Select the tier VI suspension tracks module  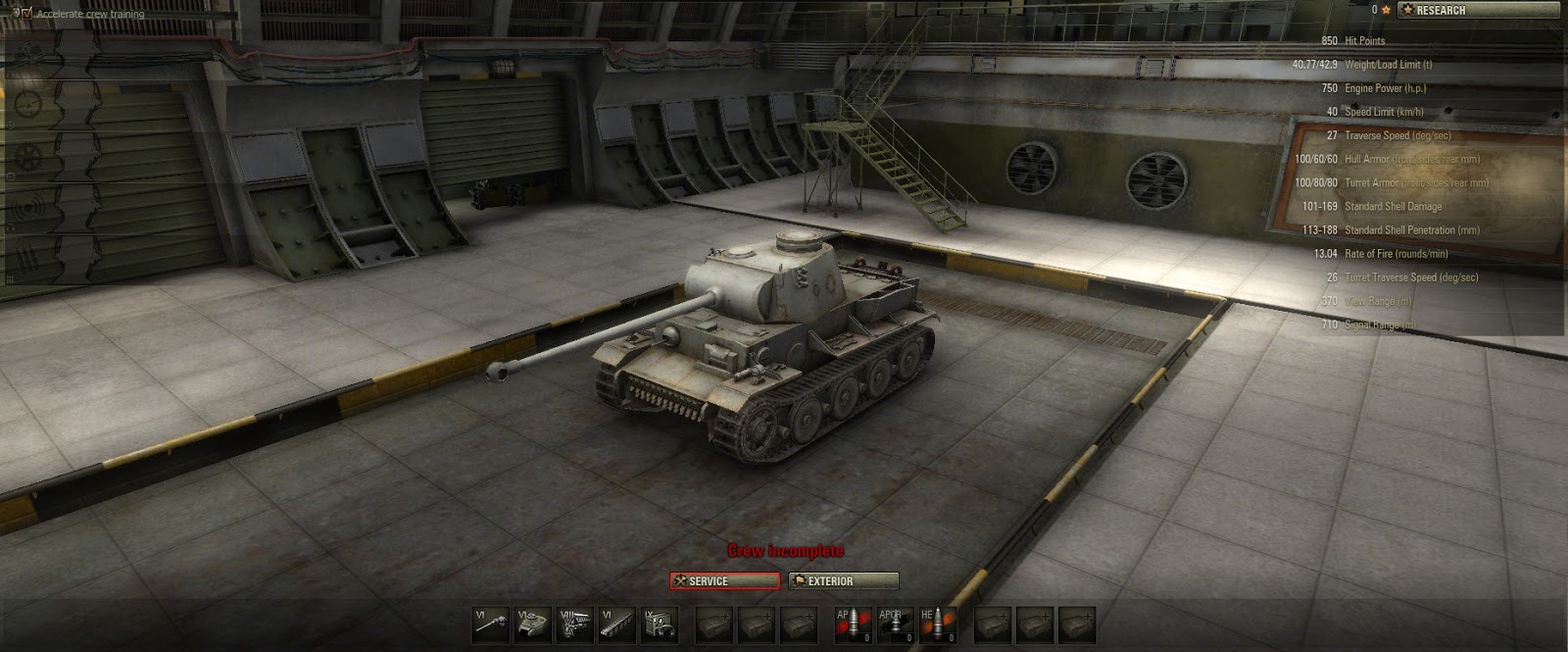point(617,625)
